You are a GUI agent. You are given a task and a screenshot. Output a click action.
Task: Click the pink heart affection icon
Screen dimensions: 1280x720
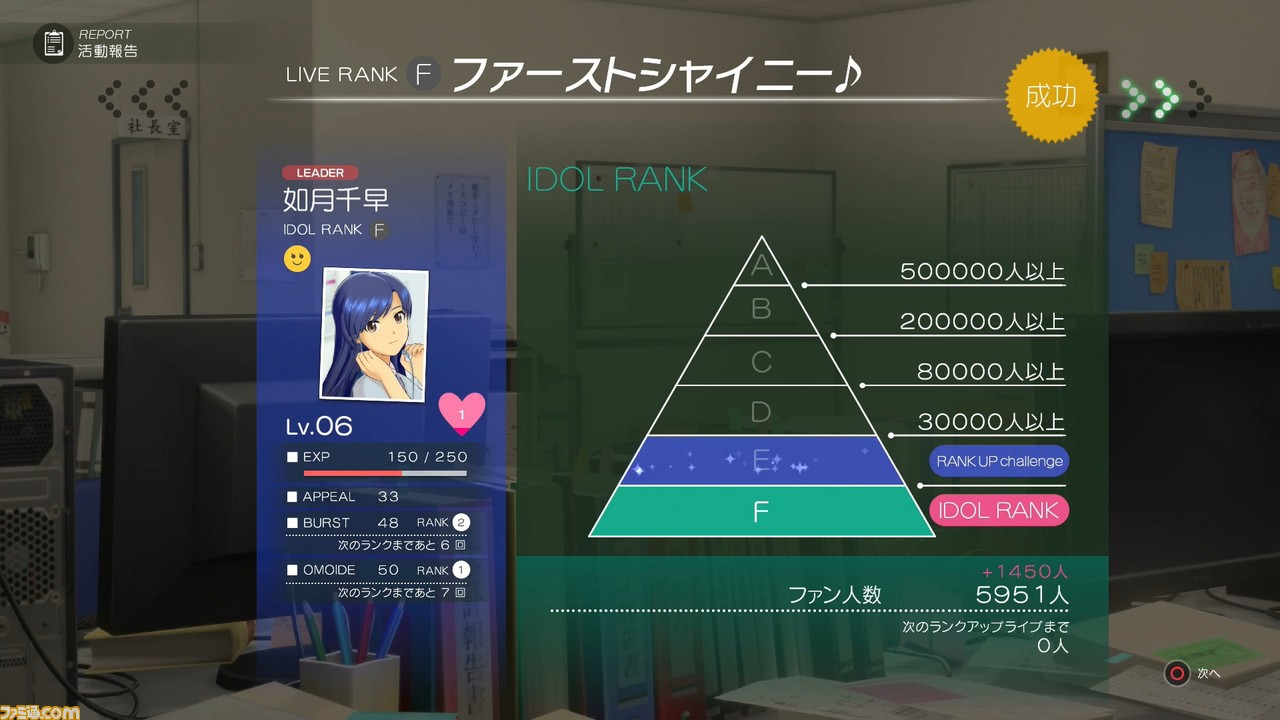pos(461,413)
